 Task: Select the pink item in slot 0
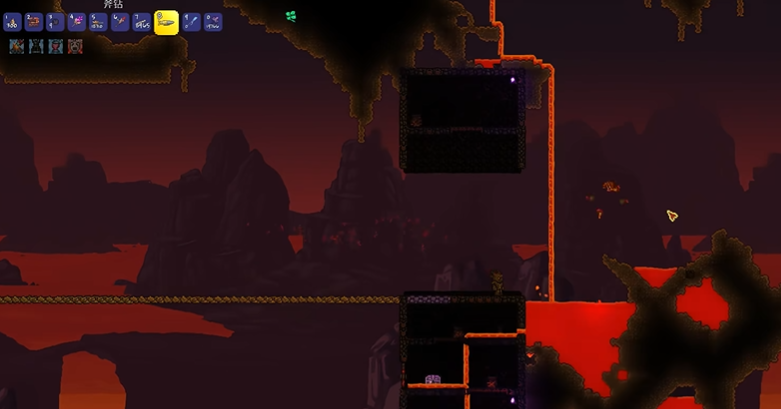(x=213, y=22)
